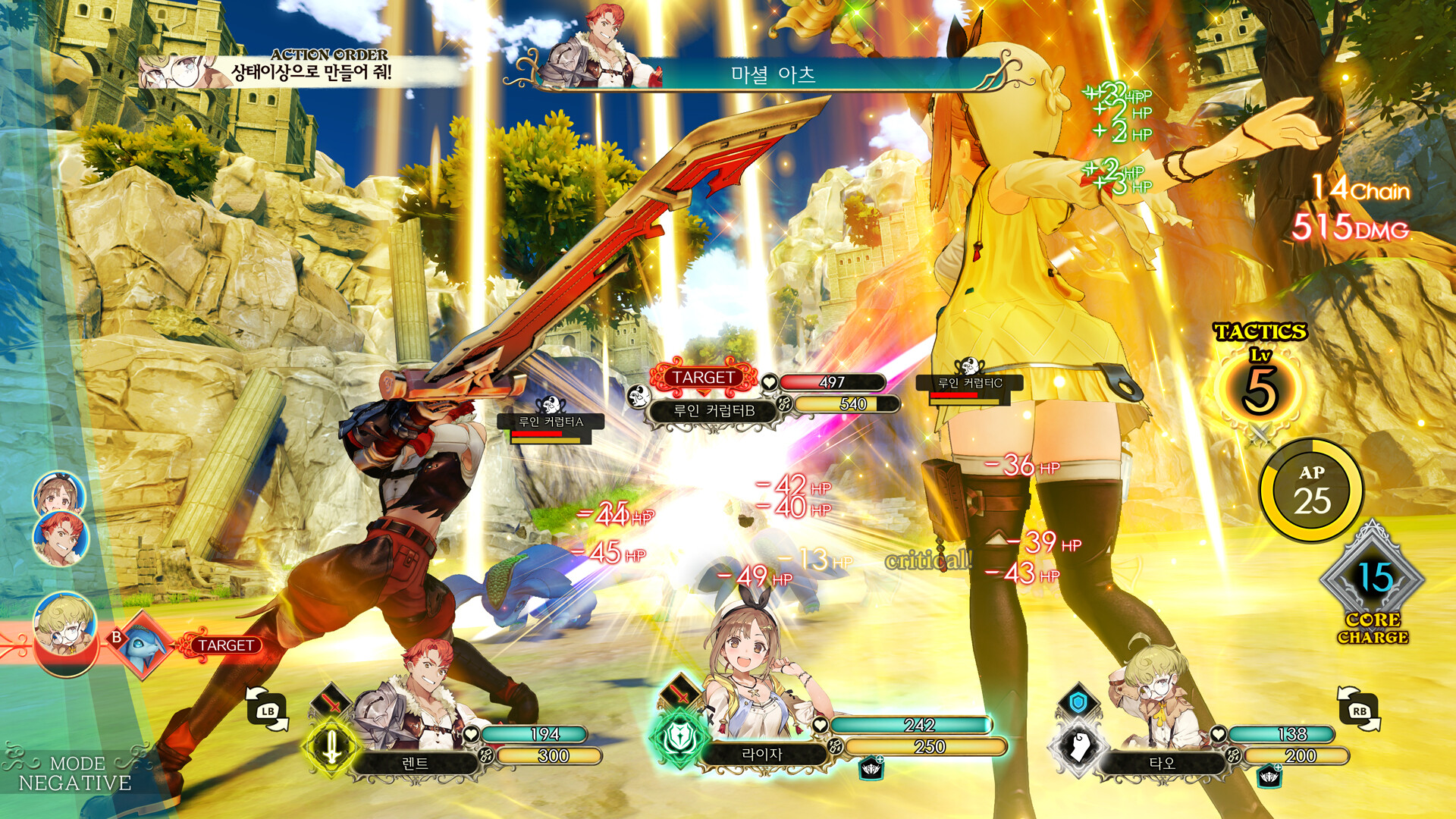This screenshot has width=1456, height=819.
Task: Click 렌트's yellow sword role icon
Action: pyautogui.click(x=331, y=747)
